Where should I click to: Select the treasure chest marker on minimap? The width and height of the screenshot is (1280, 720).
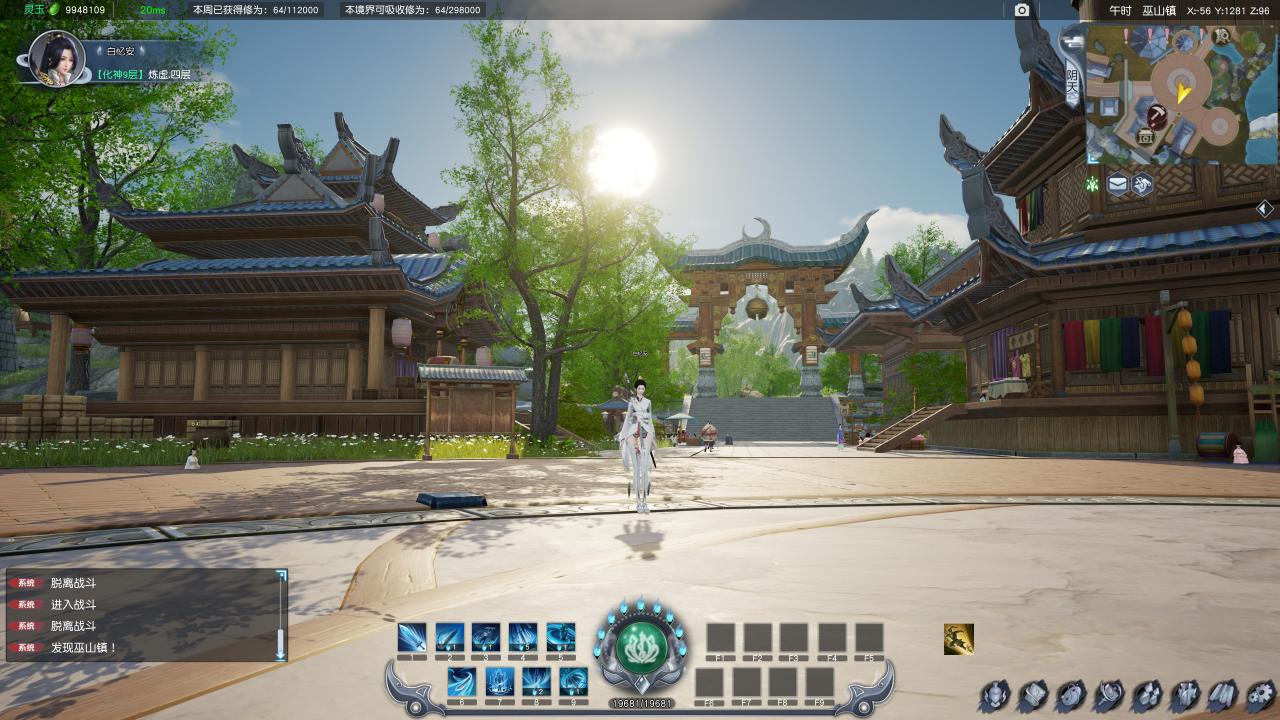[x=1146, y=137]
